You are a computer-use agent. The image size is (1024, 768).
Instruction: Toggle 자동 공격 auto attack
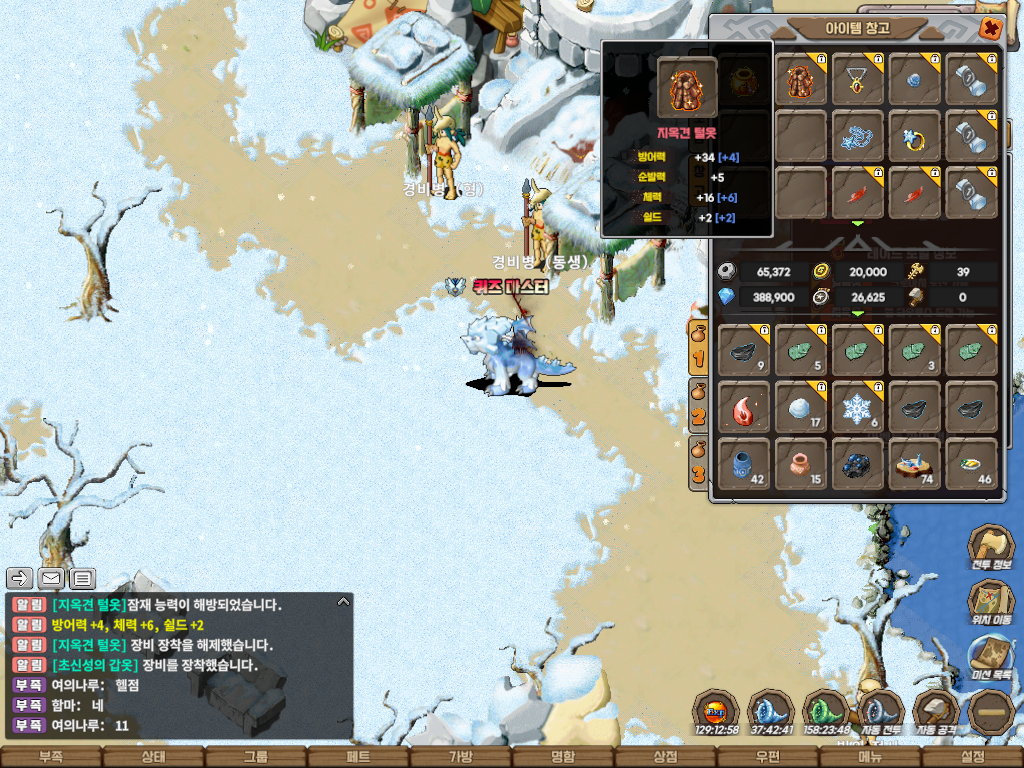[x=936, y=712]
